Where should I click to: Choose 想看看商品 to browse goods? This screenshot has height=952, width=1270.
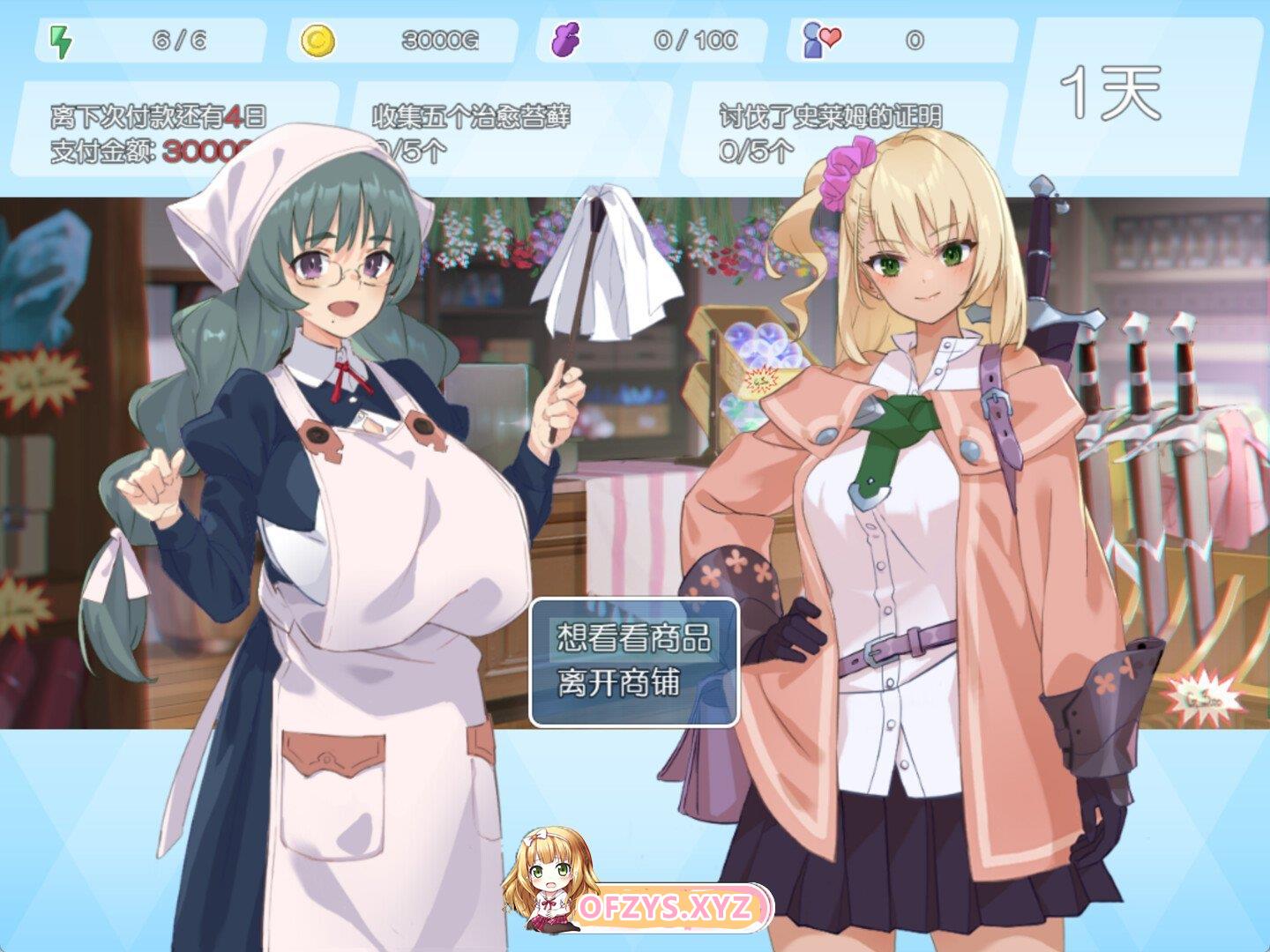coord(633,637)
